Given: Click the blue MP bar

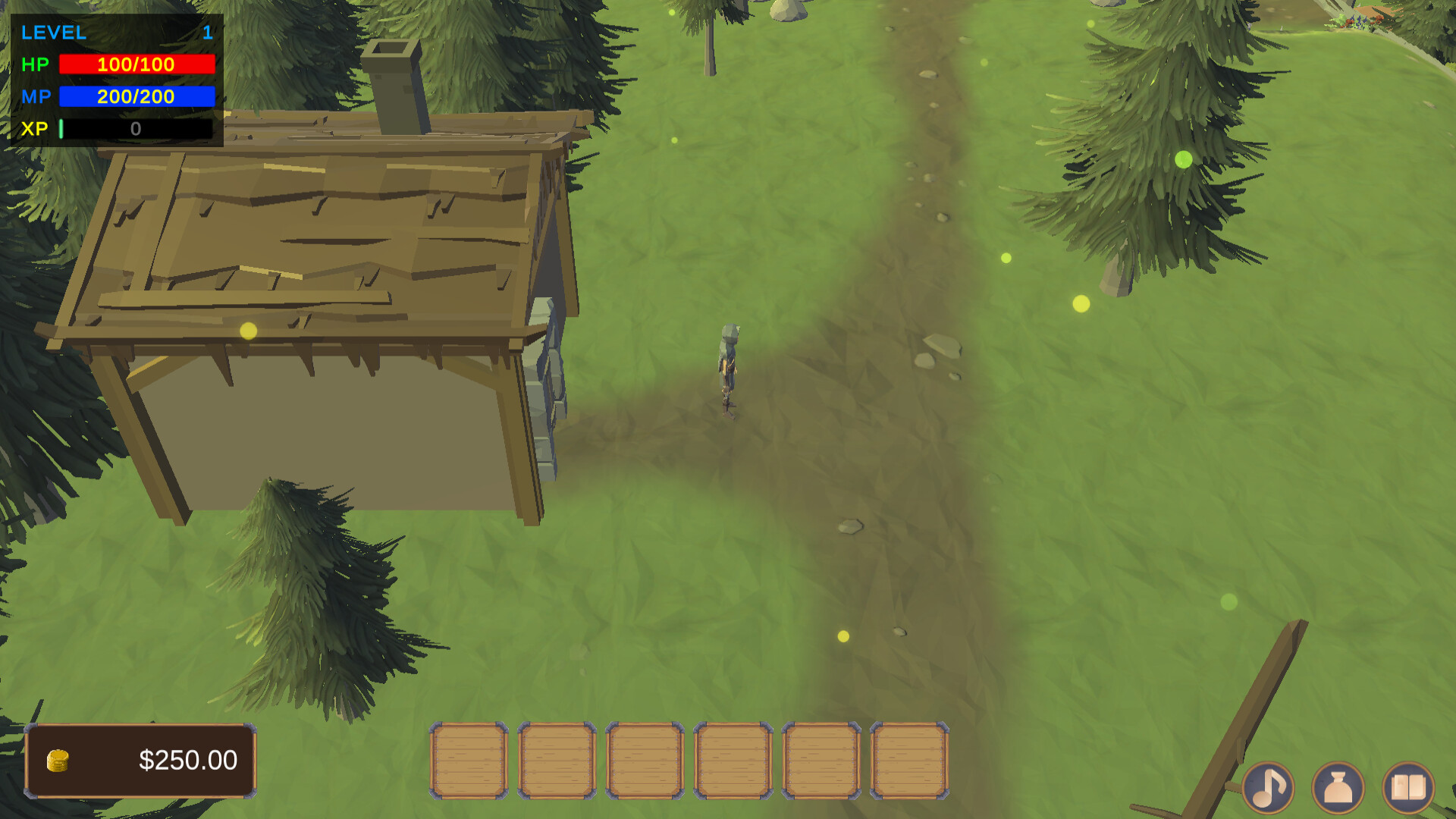Looking at the screenshot, I should tap(136, 97).
